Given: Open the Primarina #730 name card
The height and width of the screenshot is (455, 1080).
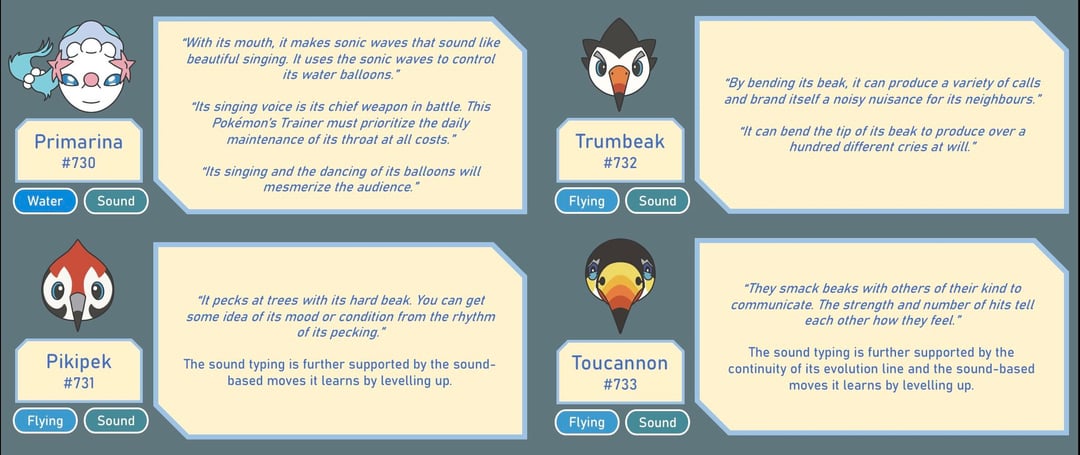Looking at the screenshot, I should pos(78,151).
